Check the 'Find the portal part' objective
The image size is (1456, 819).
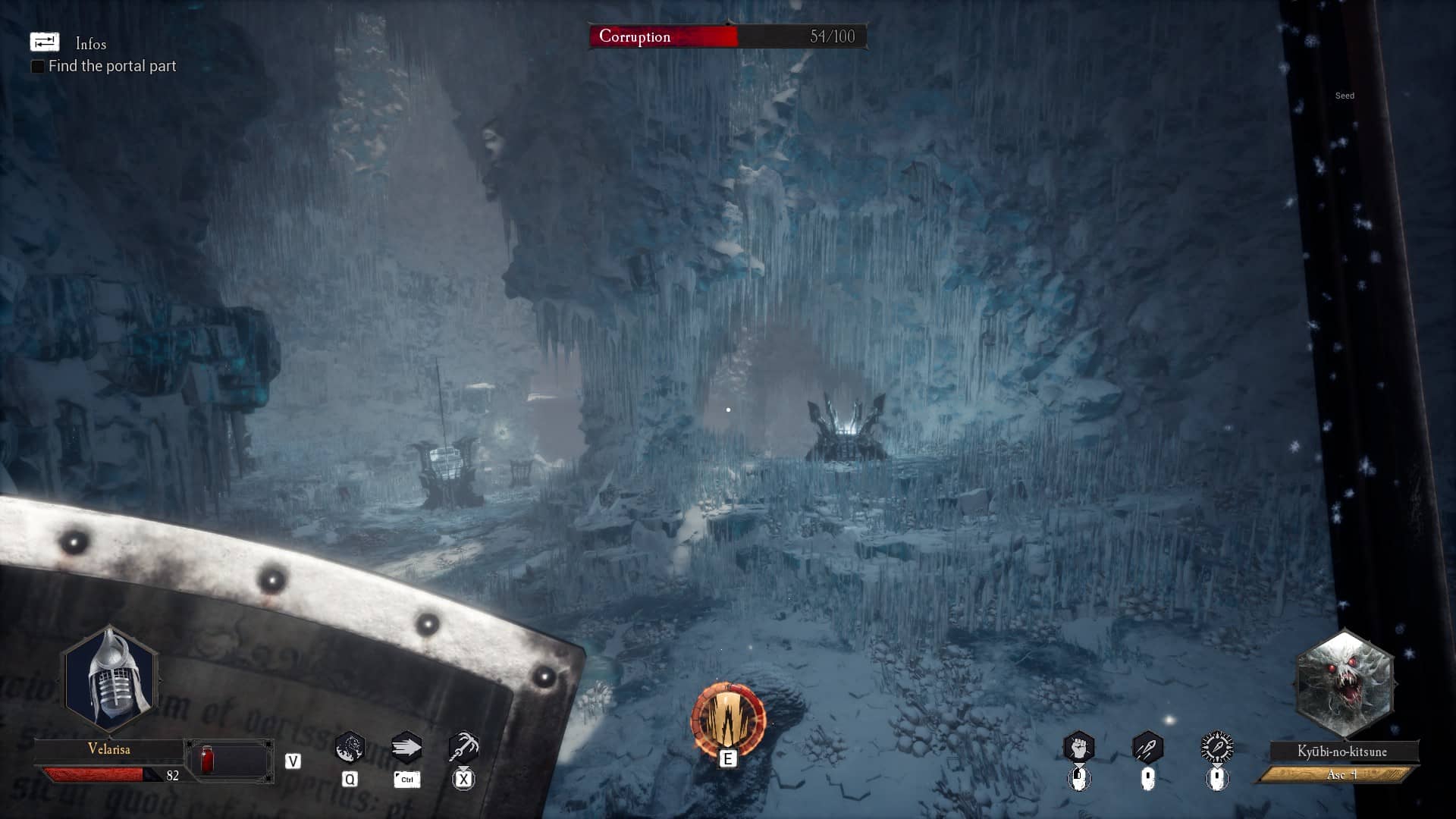(x=37, y=67)
